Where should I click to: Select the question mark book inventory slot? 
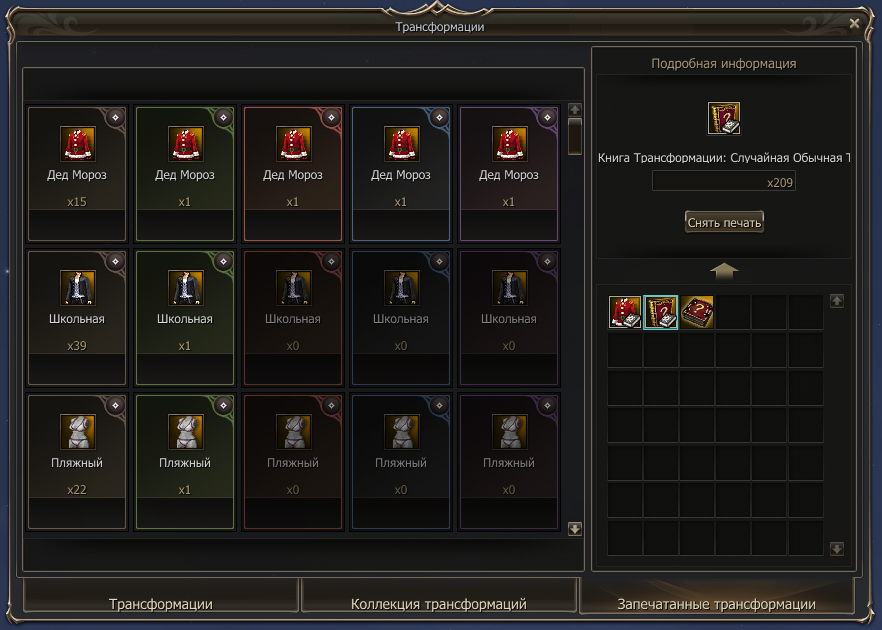click(x=661, y=312)
